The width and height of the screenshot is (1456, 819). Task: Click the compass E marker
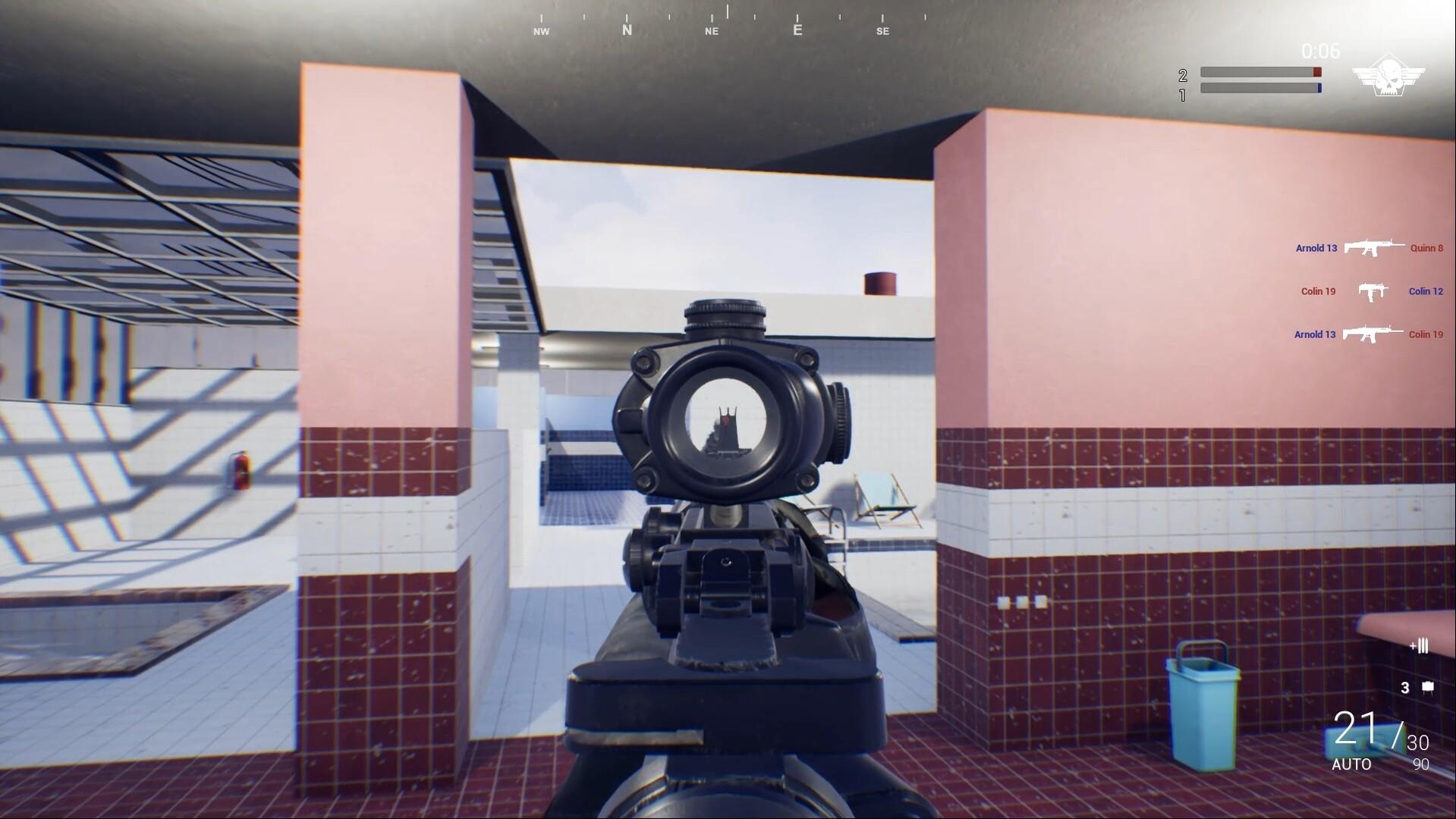[797, 30]
